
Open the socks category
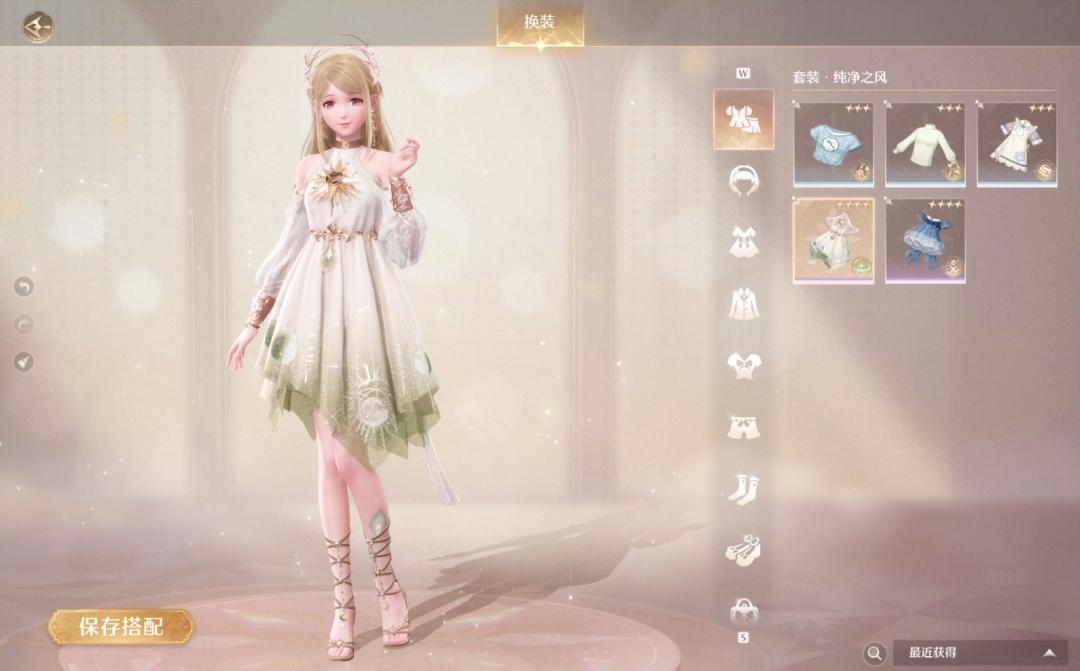click(x=743, y=488)
